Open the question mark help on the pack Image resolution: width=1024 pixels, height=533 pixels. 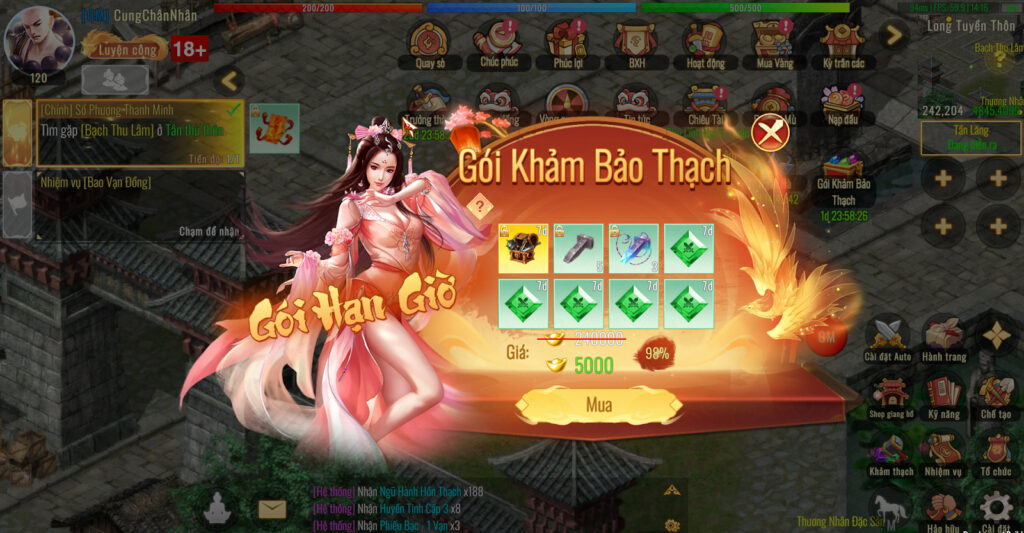480,206
